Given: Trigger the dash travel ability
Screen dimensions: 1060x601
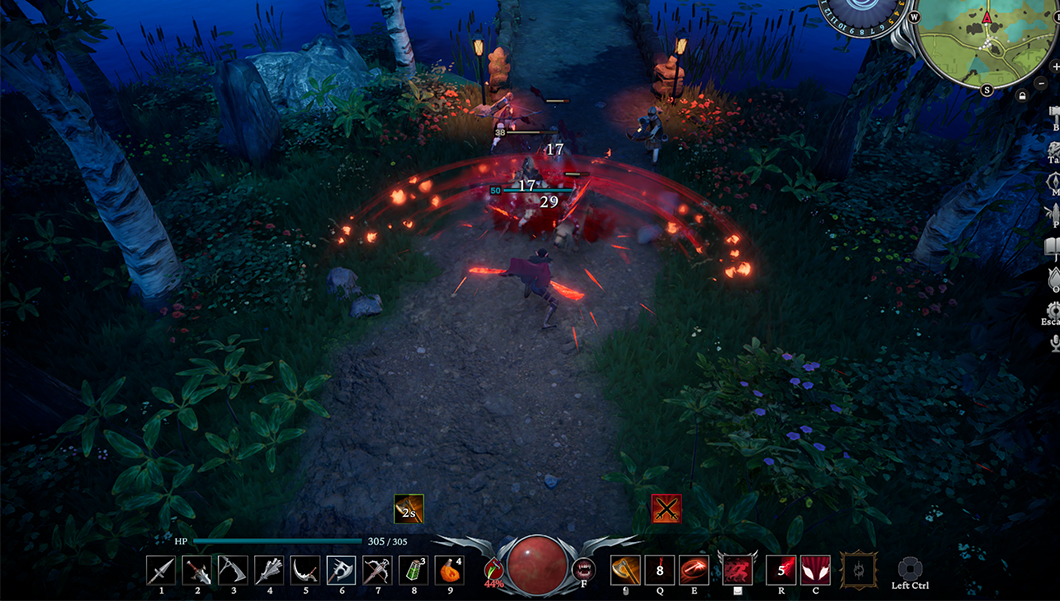Looking at the screenshot, I should pyautogui.click(x=738, y=570).
